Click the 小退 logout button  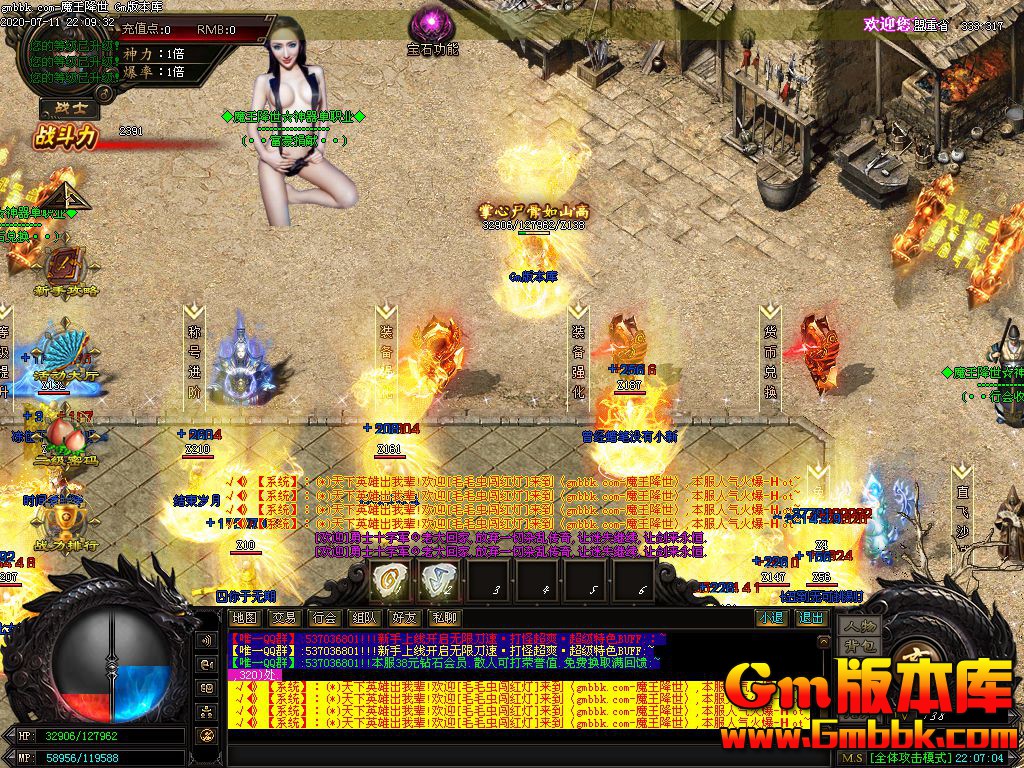[771, 618]
